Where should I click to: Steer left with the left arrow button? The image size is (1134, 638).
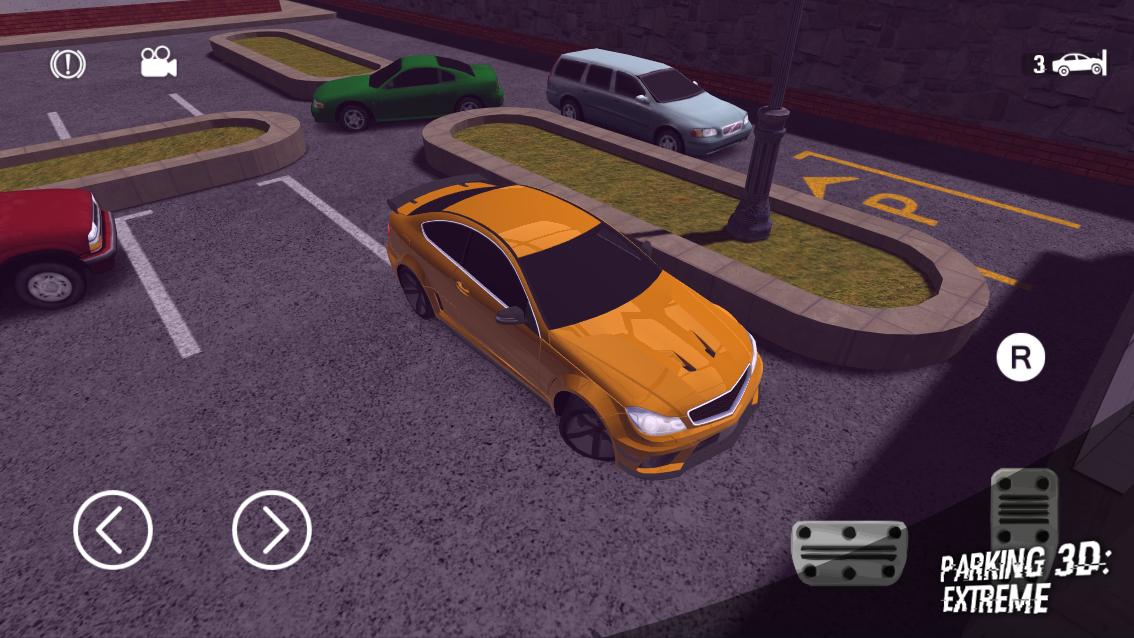coord(113,530)
